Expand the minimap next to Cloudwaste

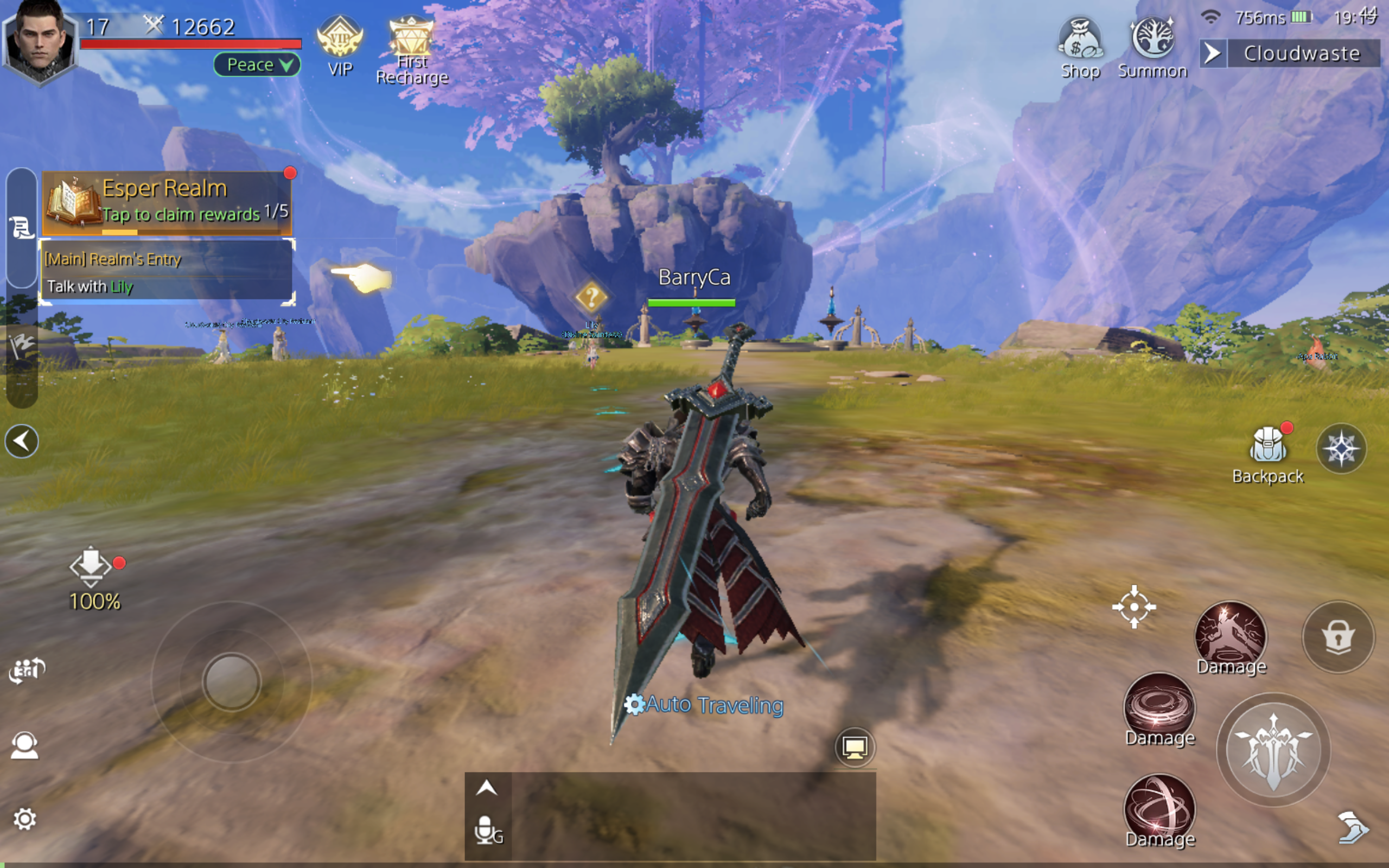[1212, 53]
